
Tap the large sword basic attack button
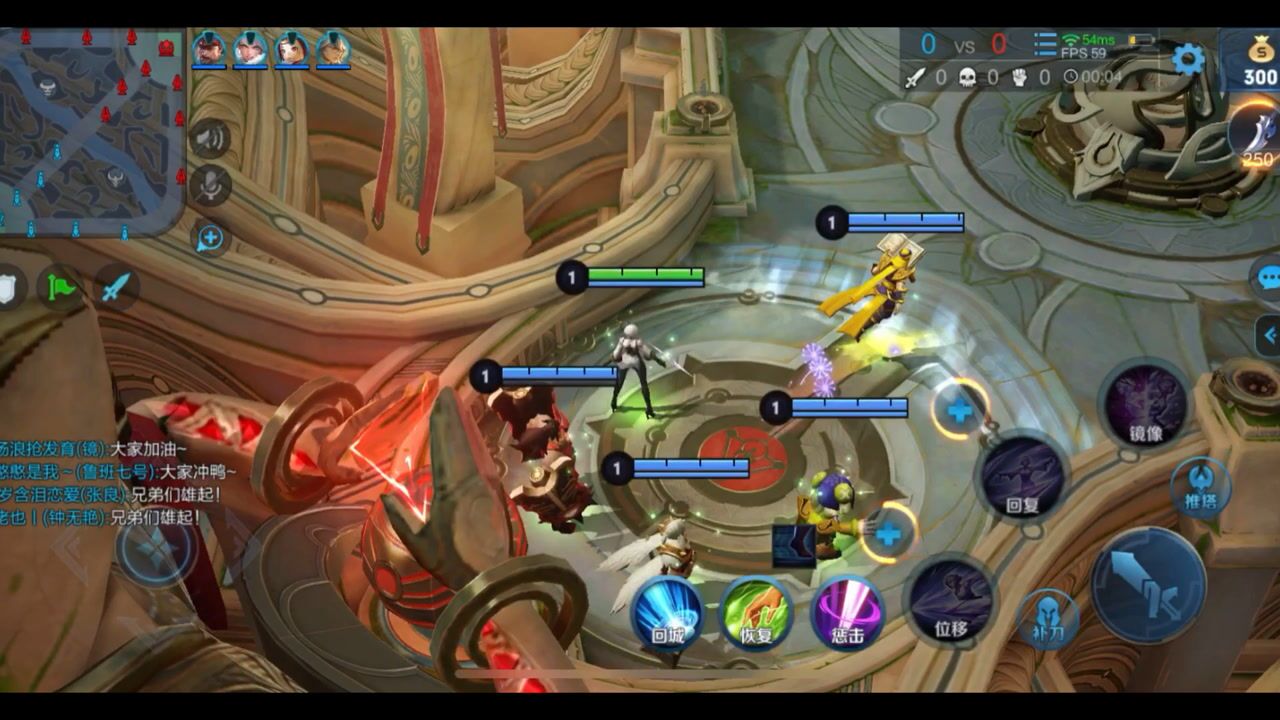point(1148,585)
